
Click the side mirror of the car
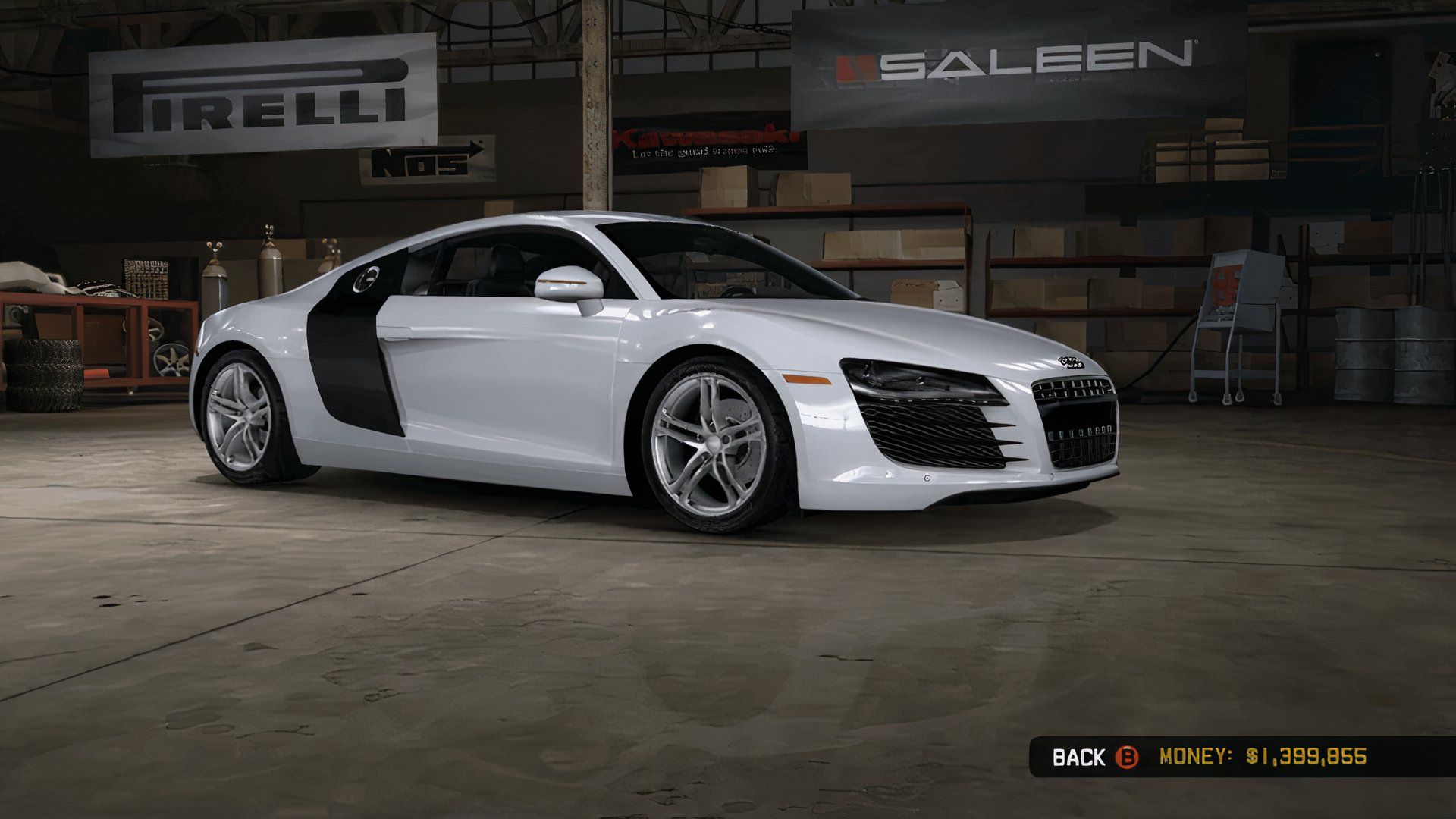pos(565,281)
